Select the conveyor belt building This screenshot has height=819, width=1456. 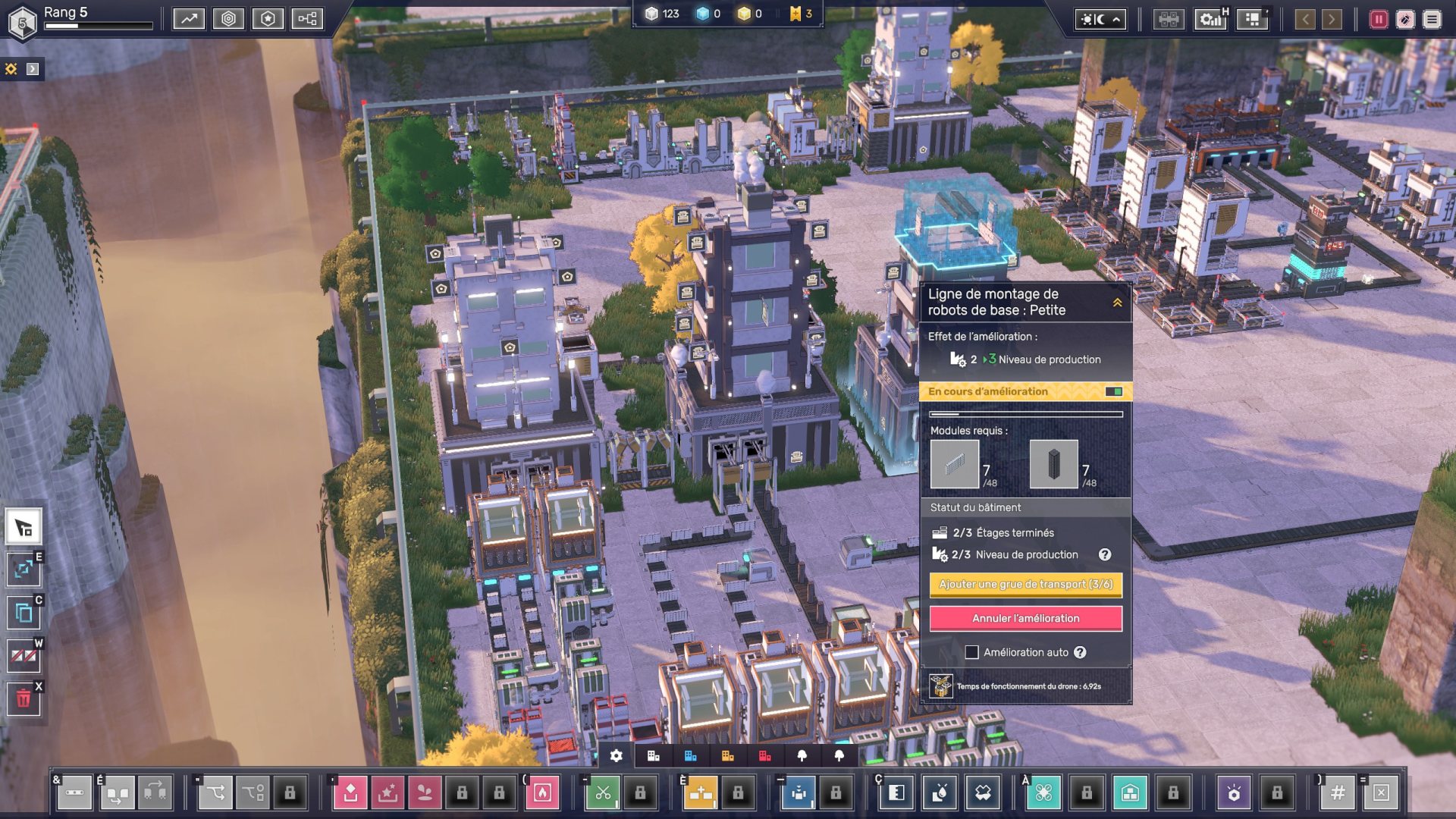click(74, 793)
